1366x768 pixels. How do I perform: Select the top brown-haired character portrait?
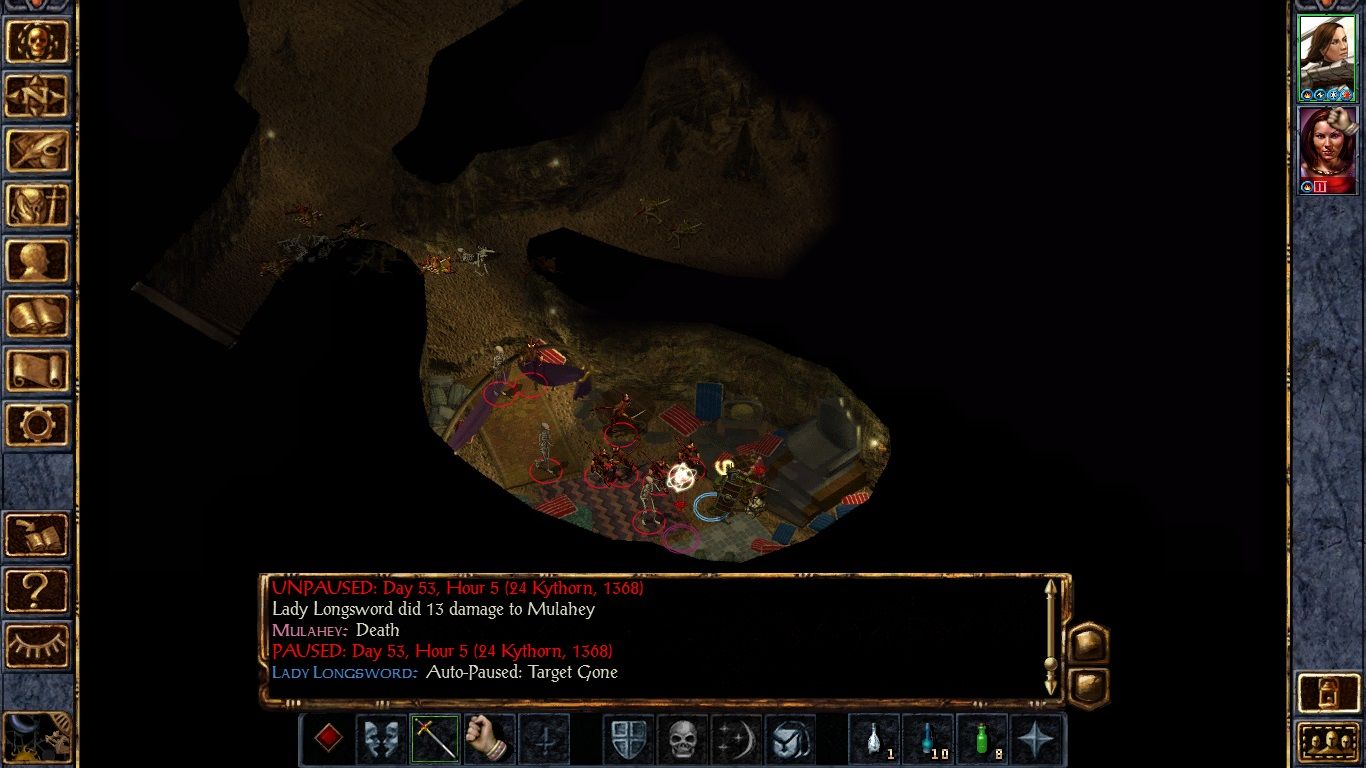pyautogui.click(x=1326, y=58)
